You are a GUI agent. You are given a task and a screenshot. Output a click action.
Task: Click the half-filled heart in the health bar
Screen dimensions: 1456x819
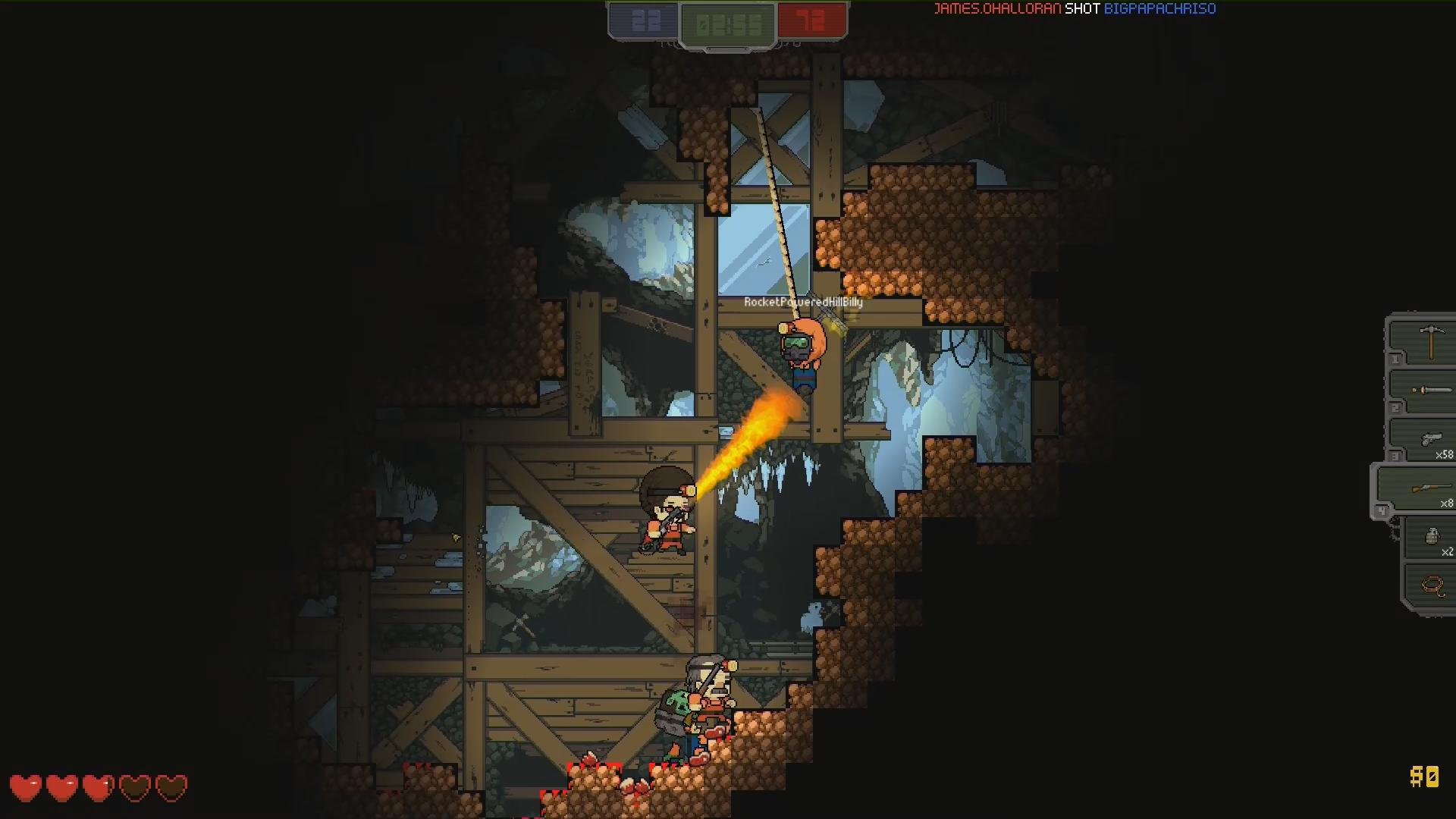pyautogui.click(x=97, y=788)
